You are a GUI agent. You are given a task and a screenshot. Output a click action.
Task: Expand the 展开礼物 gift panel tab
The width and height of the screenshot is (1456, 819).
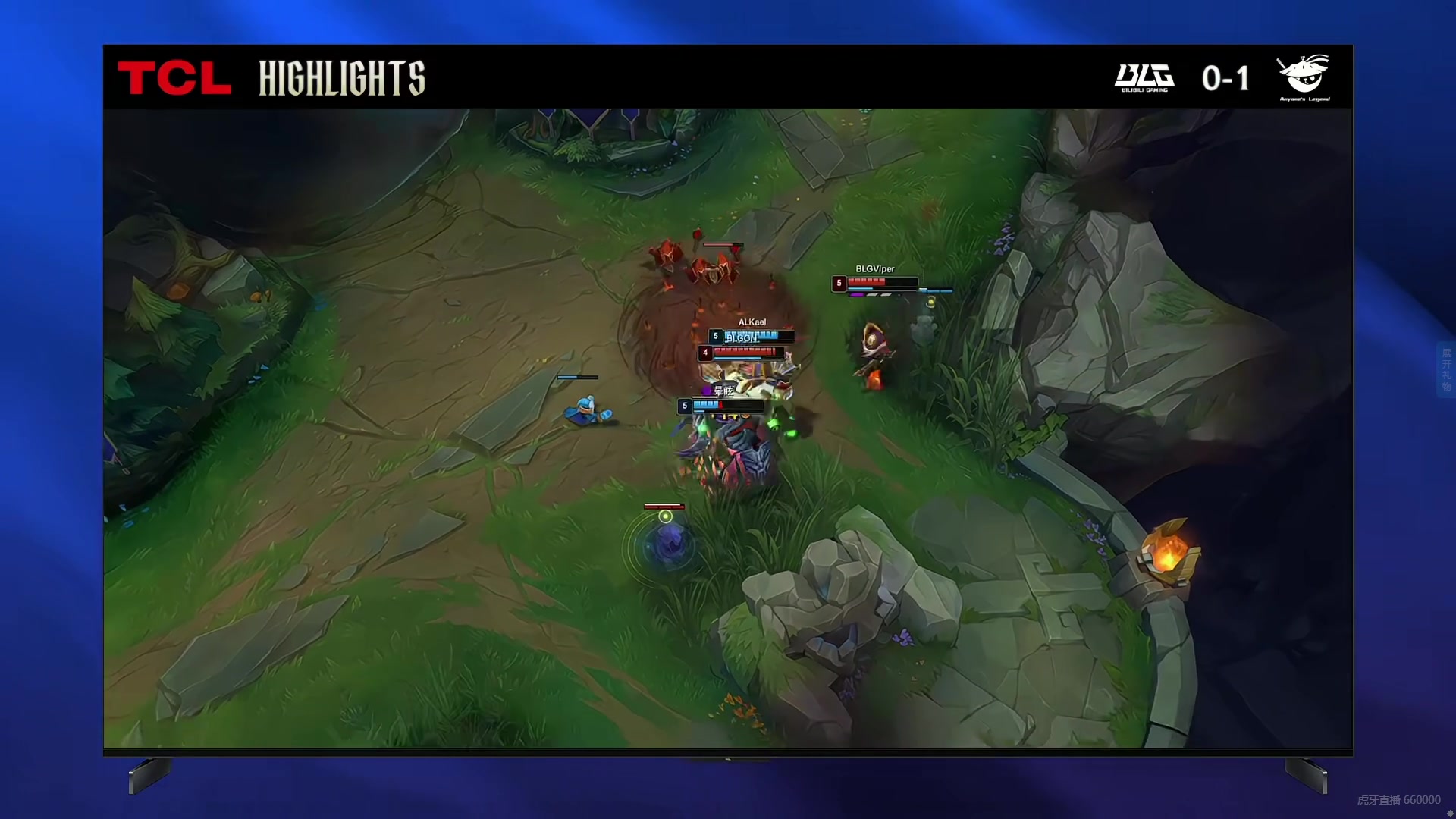tap(1446, 369)
